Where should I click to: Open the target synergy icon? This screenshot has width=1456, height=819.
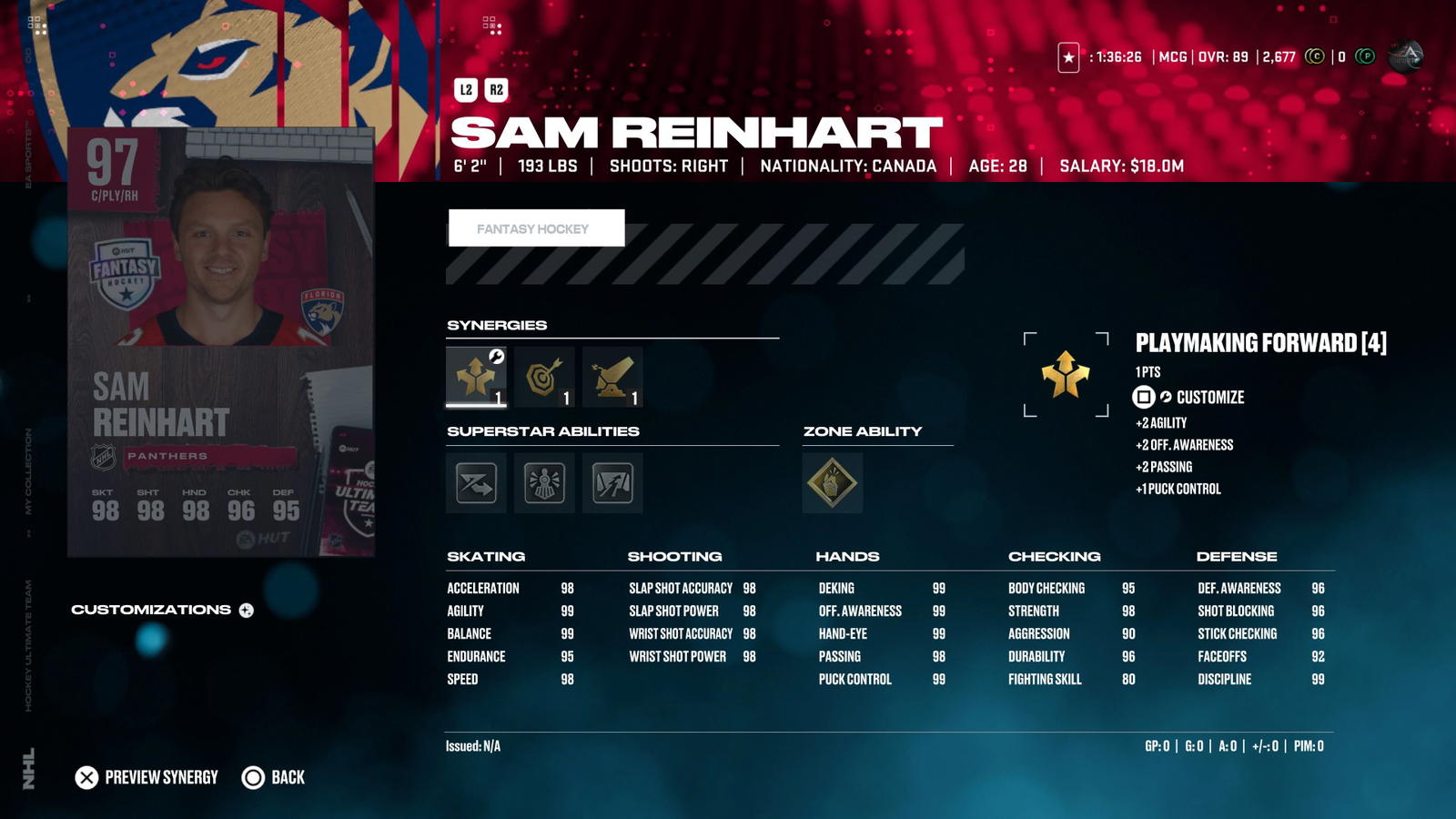click(542, 375)
